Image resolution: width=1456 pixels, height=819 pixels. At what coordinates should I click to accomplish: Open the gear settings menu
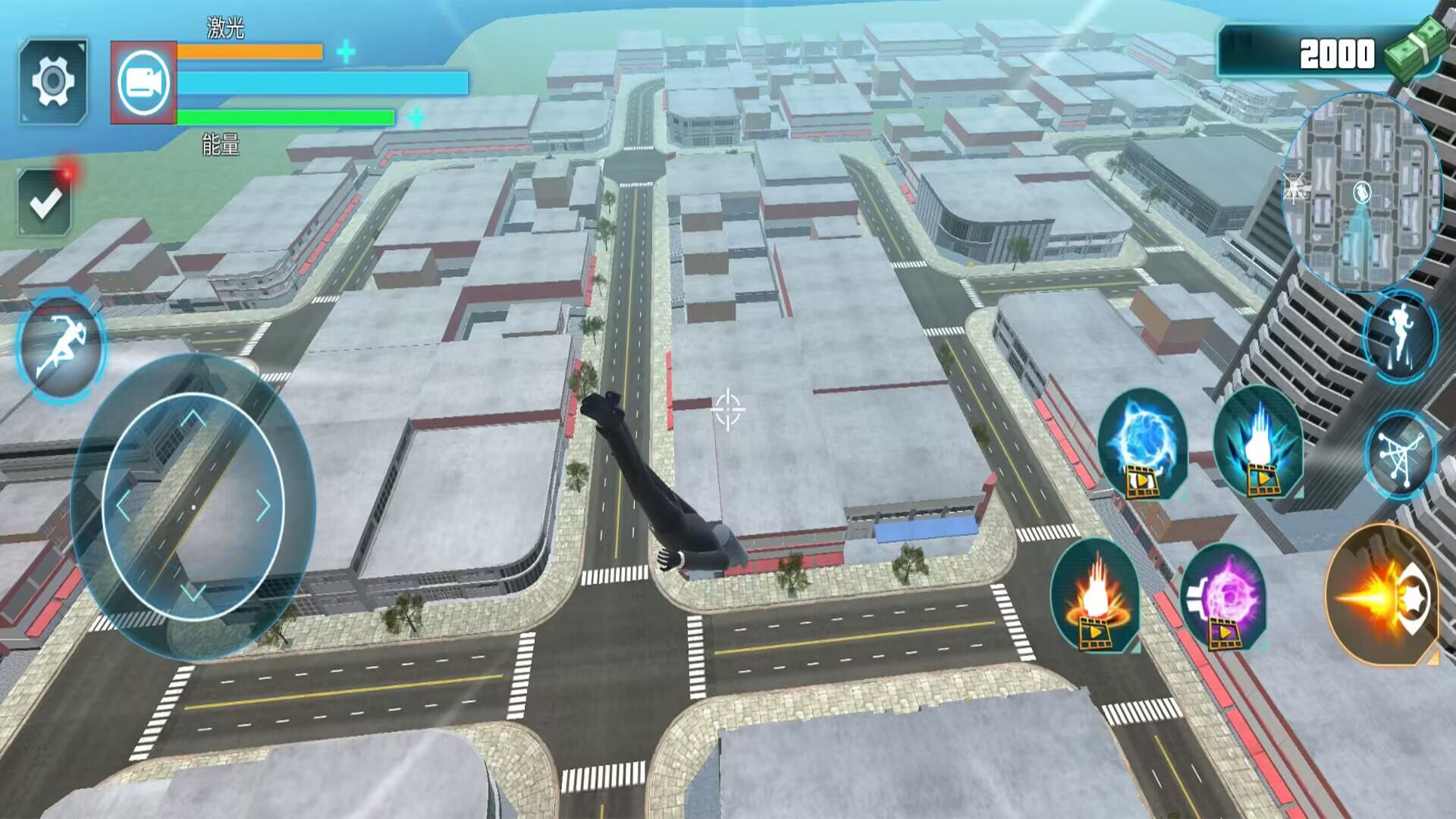[x=53, y=80]
